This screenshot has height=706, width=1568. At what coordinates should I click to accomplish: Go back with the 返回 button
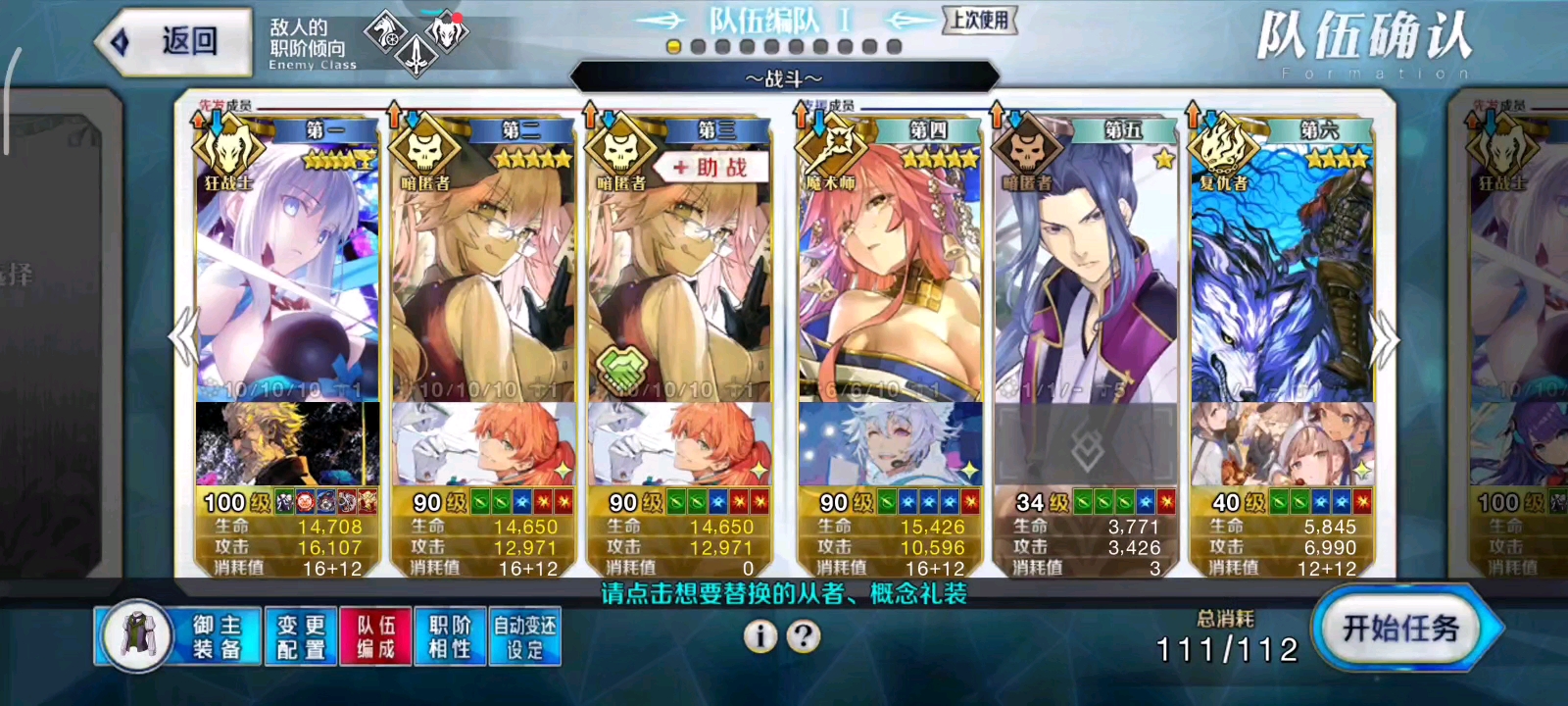click(x=174, y=42)
